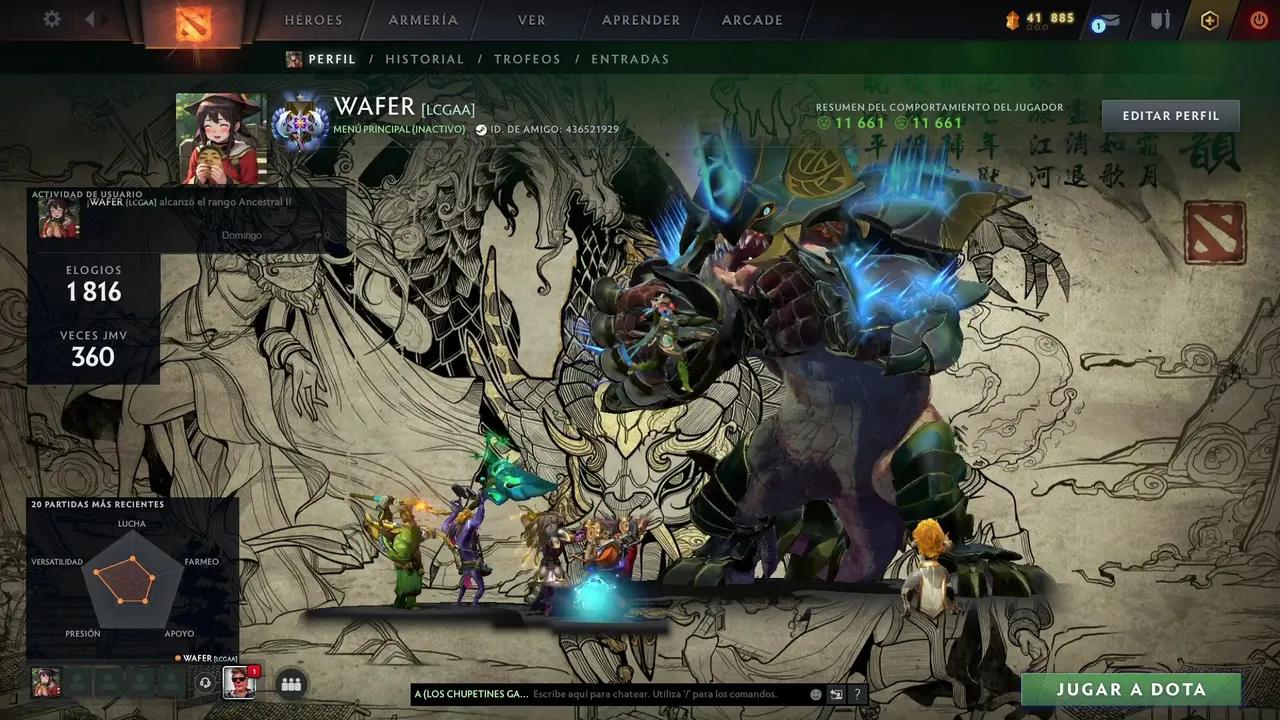Viewport: 1280px width, 720px height.
Task: Switch to the Trofeos tab
Action: point(527,59)
